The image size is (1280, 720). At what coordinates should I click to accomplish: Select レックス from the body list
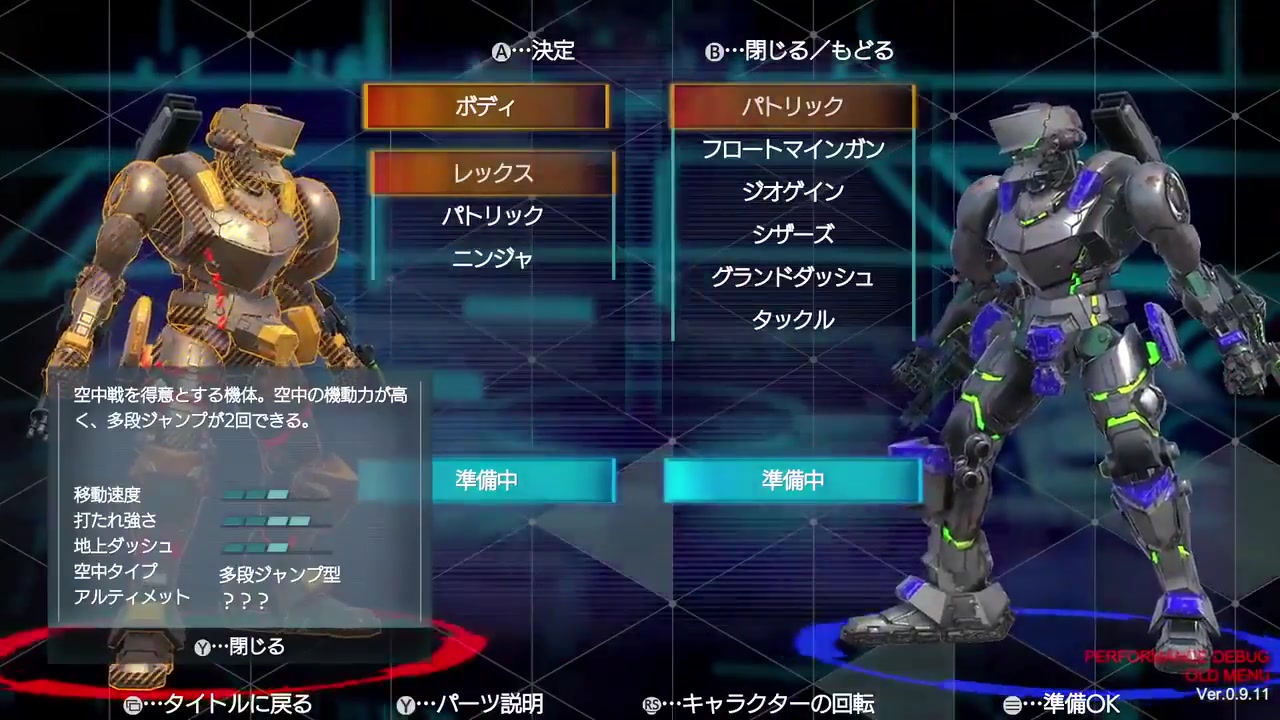click(x=491, y=173)
